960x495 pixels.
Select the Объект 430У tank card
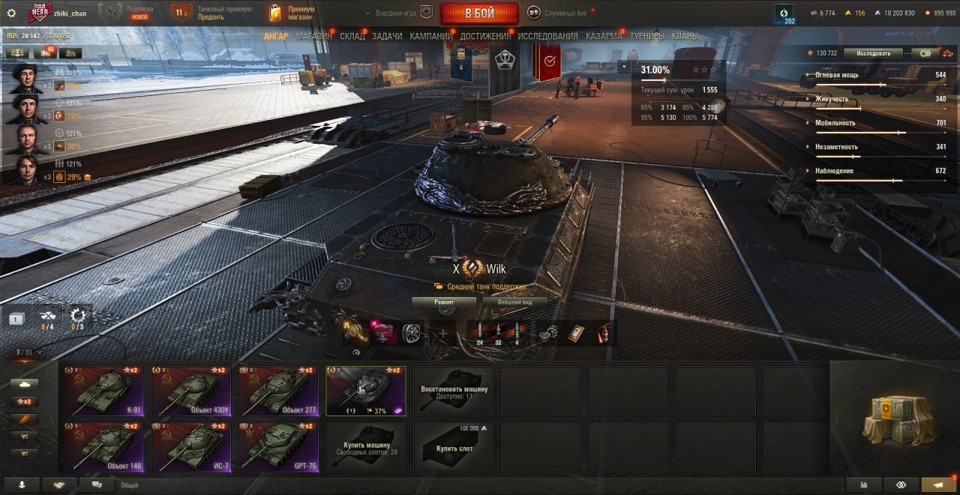coord(190,390)
